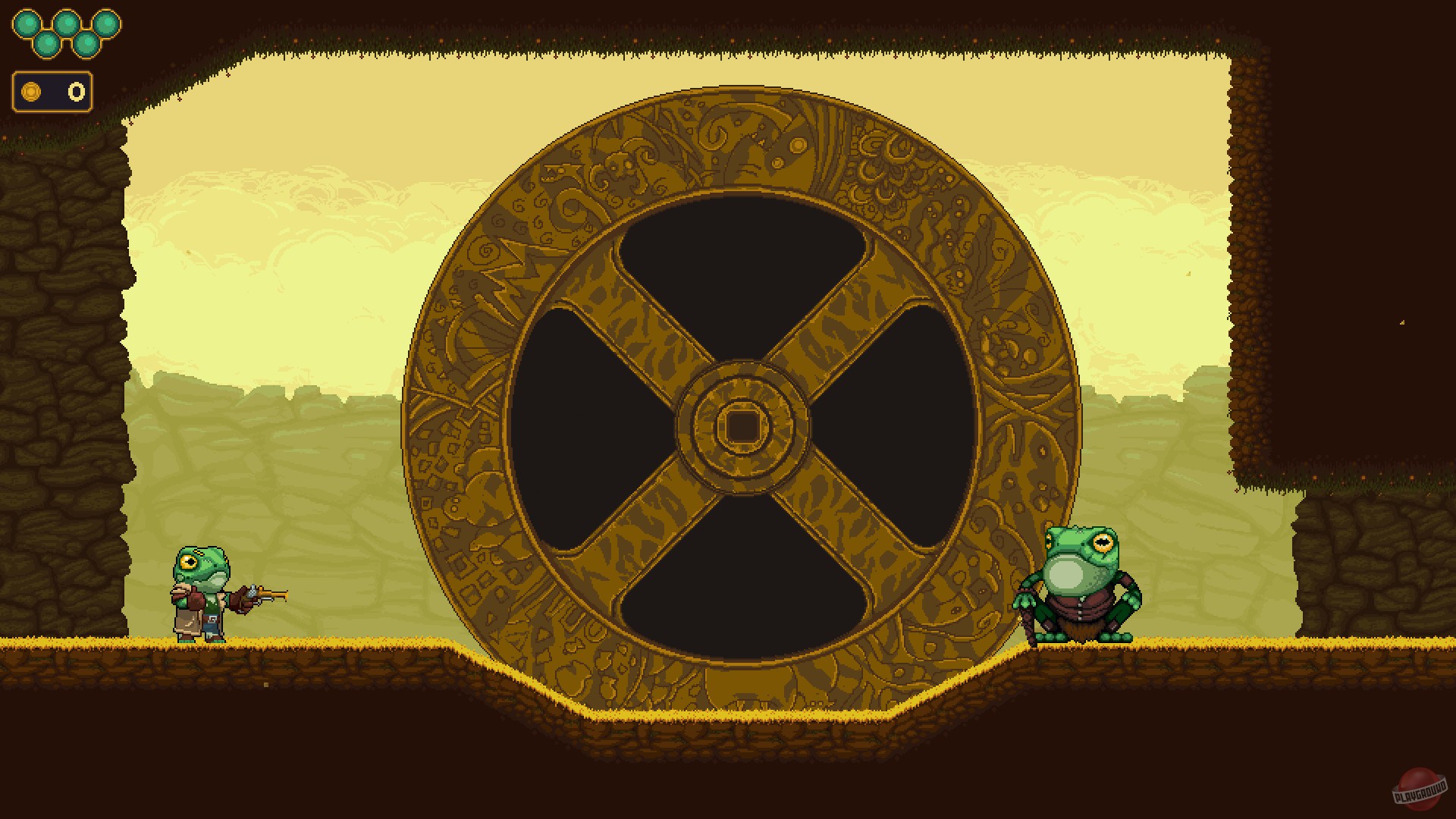Click the golden flintlock pistol held by the frog
The image size is (1456, 819).
point(268,594)
